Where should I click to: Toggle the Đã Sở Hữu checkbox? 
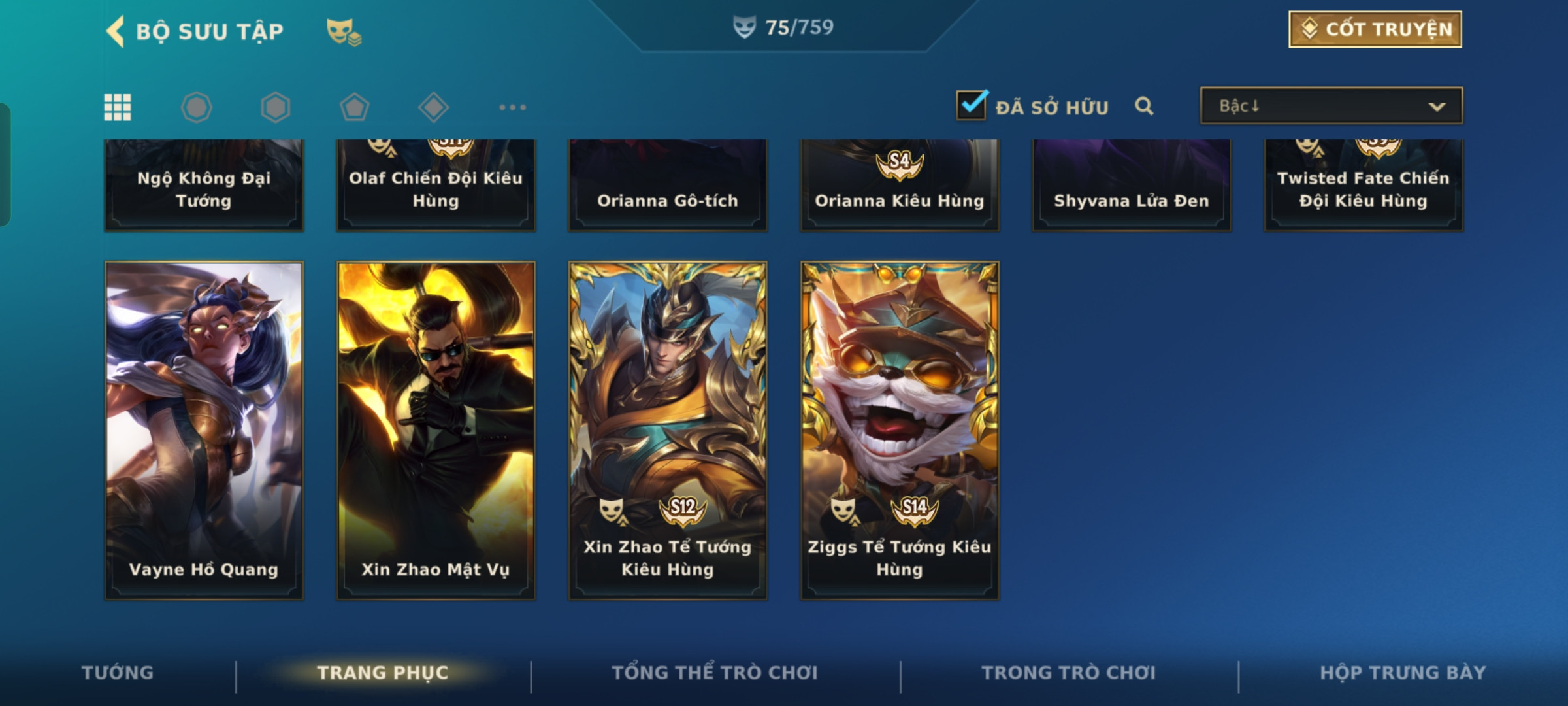point(971,106)
